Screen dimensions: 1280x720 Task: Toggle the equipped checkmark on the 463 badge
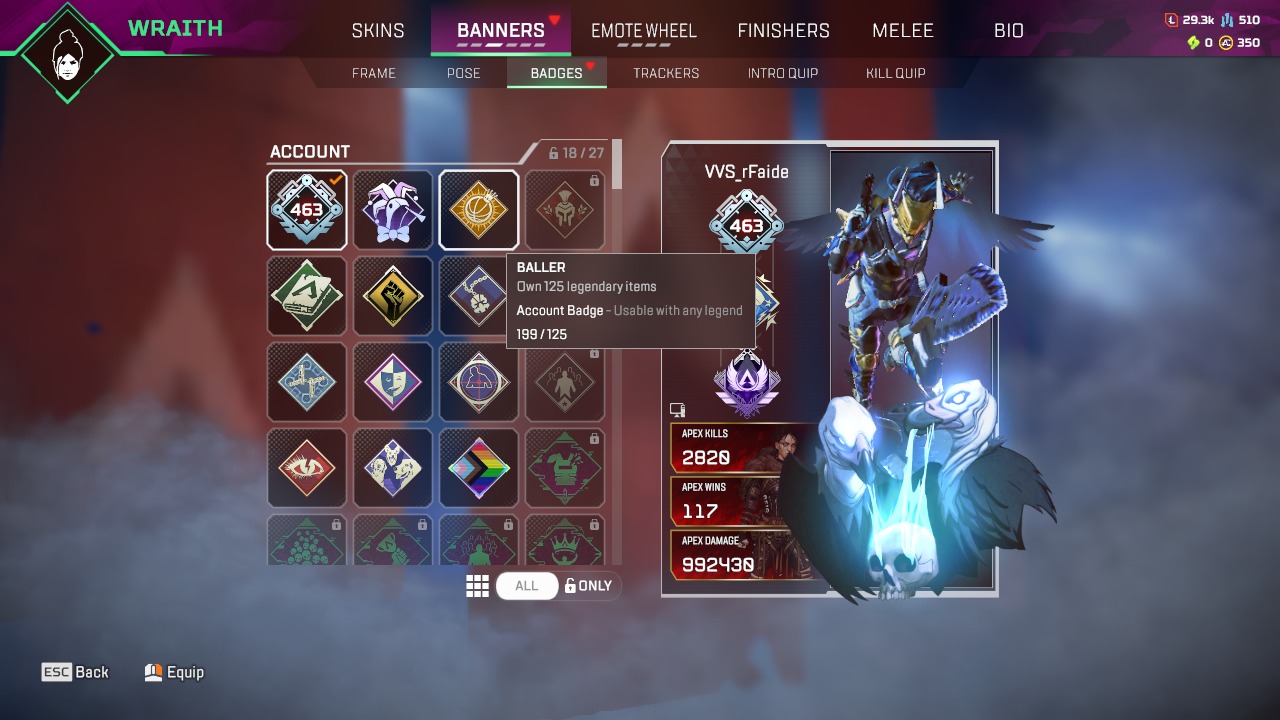point(307,210)
